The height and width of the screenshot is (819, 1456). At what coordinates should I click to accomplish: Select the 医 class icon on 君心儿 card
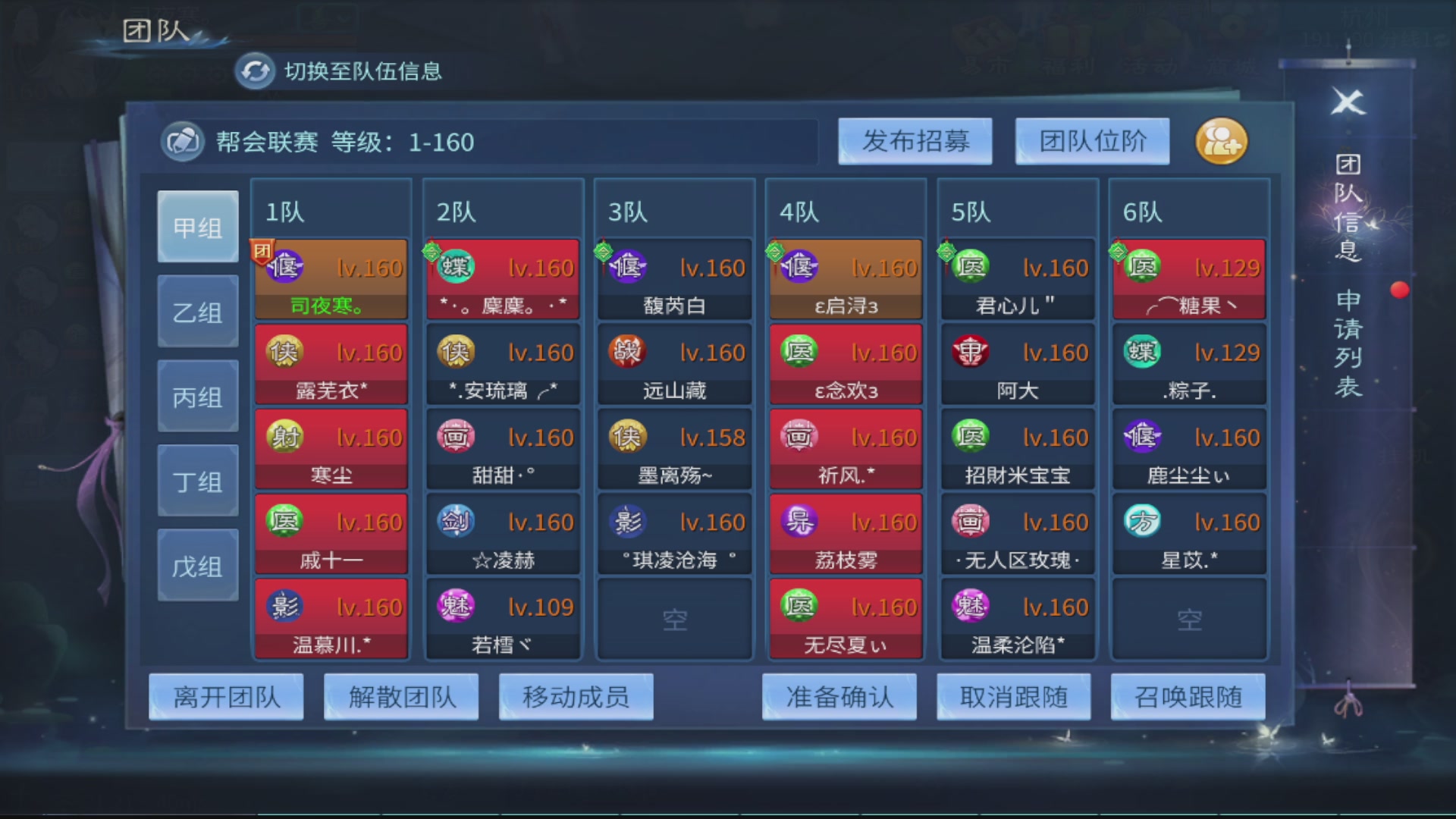(x=970, y=265)
